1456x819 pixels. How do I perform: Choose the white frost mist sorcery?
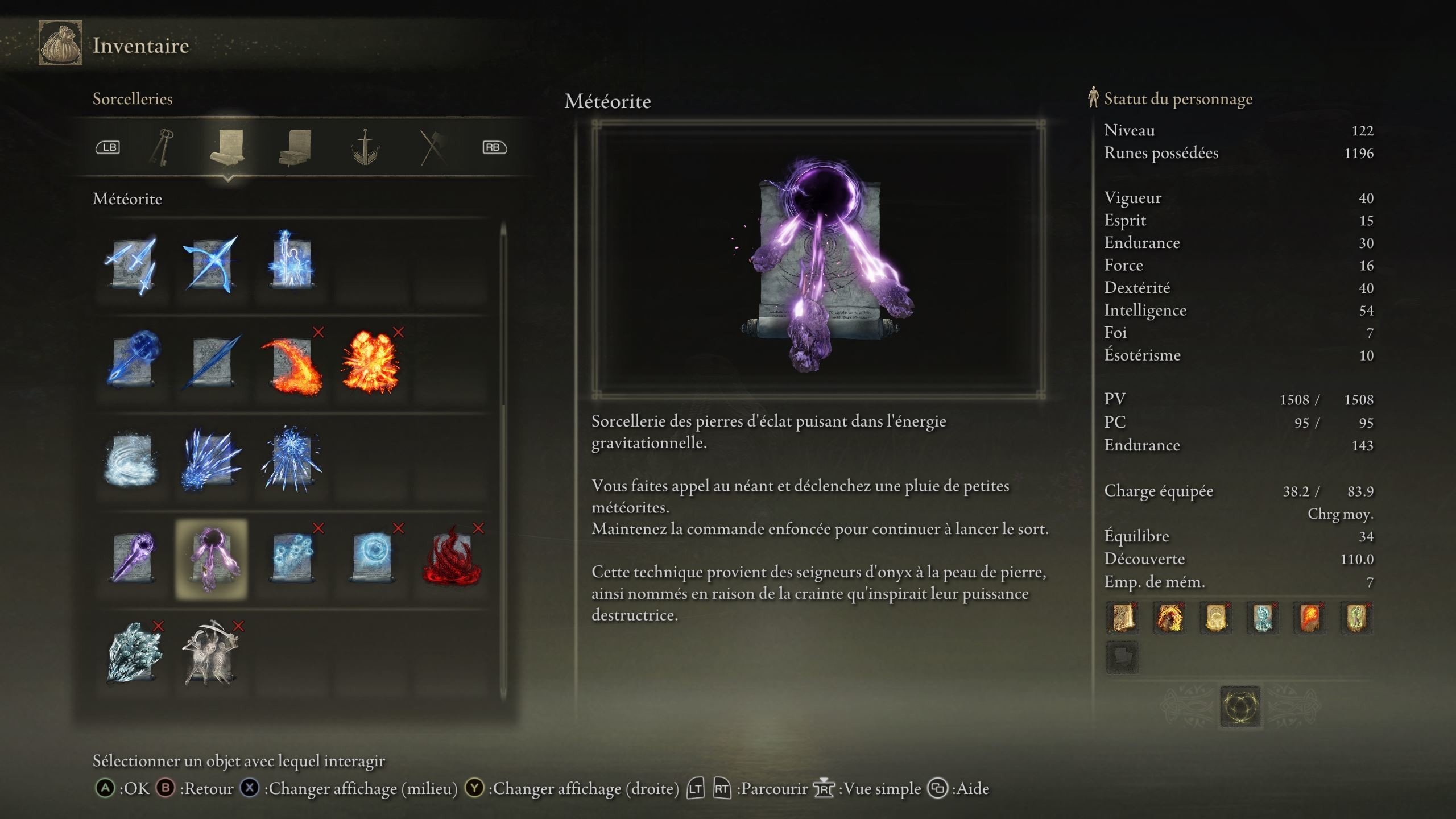click(x=131, y=461)
